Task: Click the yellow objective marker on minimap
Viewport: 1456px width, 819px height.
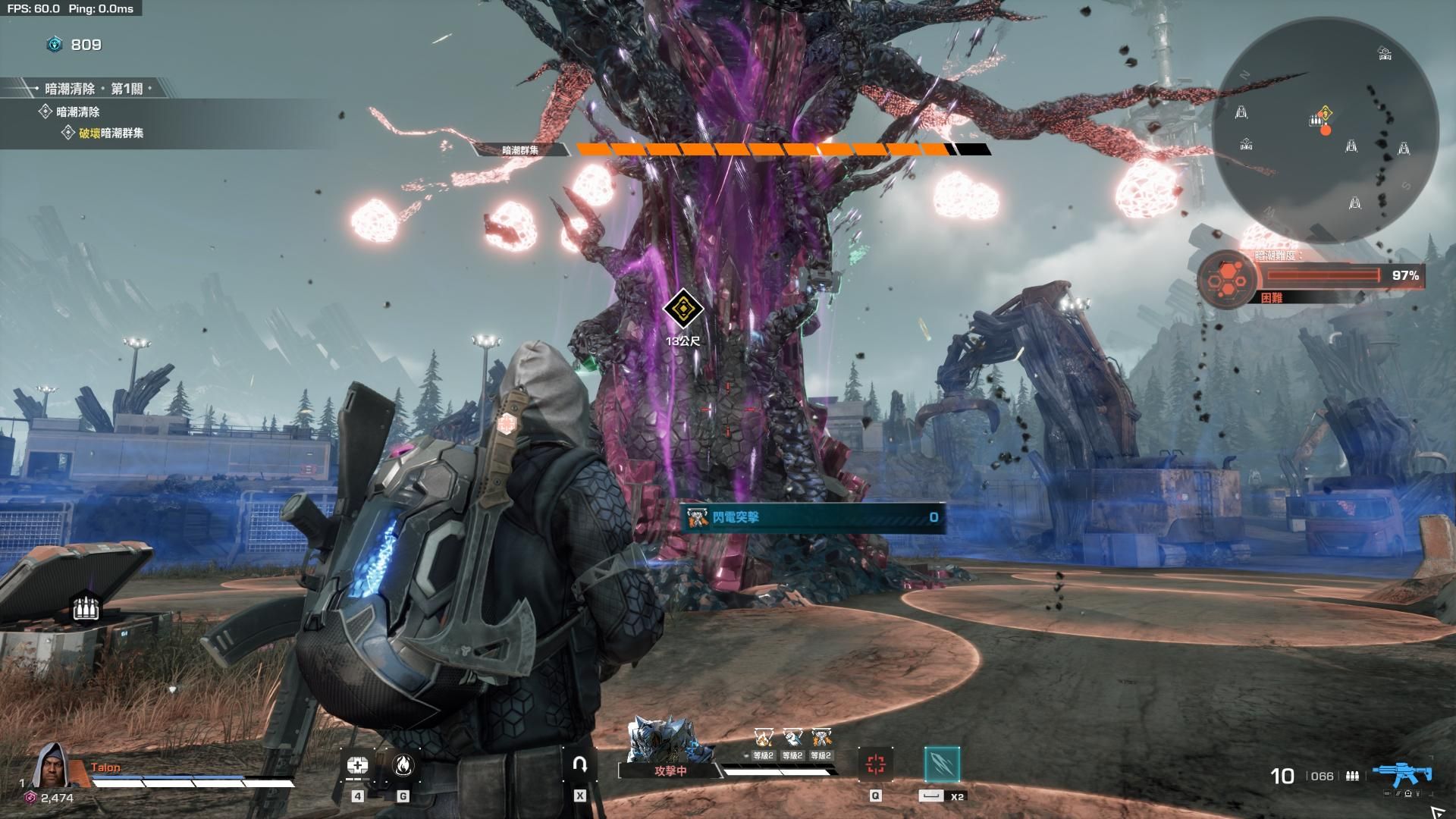Action: point(1325,114)
